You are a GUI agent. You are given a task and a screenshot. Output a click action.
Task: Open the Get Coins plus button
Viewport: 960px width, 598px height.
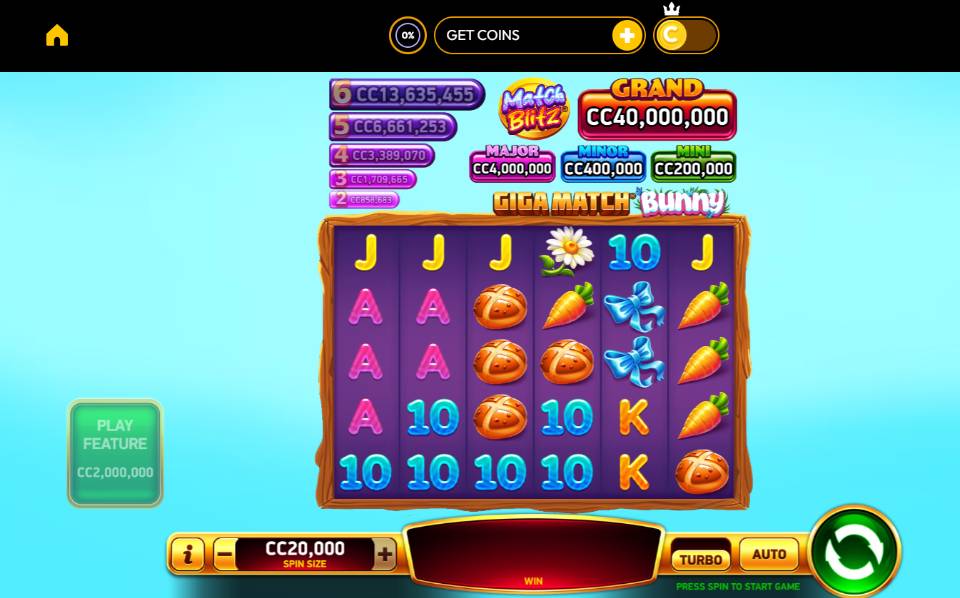pyautogui.click(x=627, y=36)
